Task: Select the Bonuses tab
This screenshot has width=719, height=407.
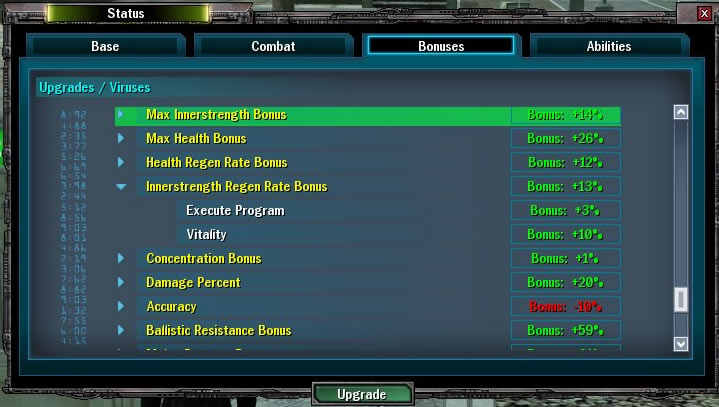Action: 440,46
